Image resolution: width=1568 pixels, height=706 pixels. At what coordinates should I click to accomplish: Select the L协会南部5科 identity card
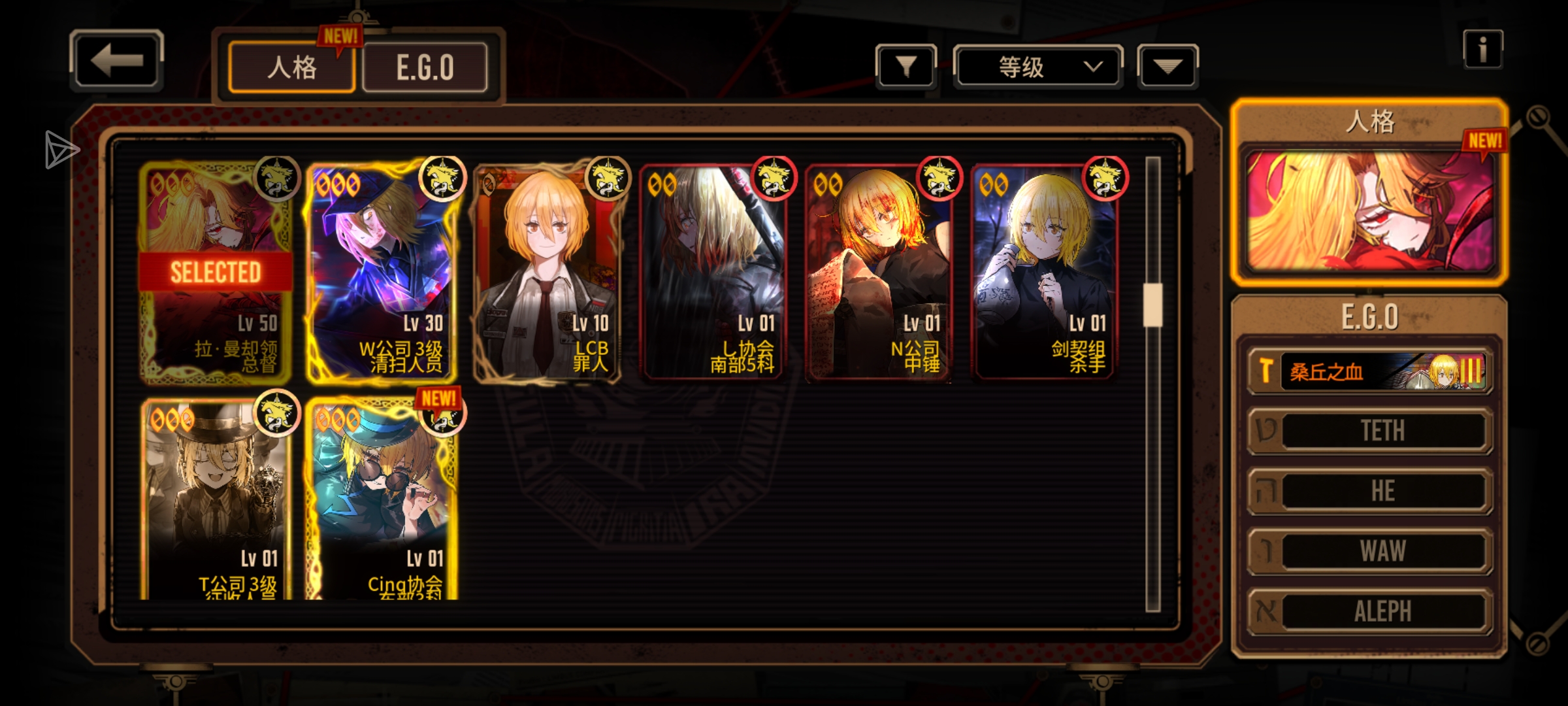pyautogui.click(x=713, y=272)
